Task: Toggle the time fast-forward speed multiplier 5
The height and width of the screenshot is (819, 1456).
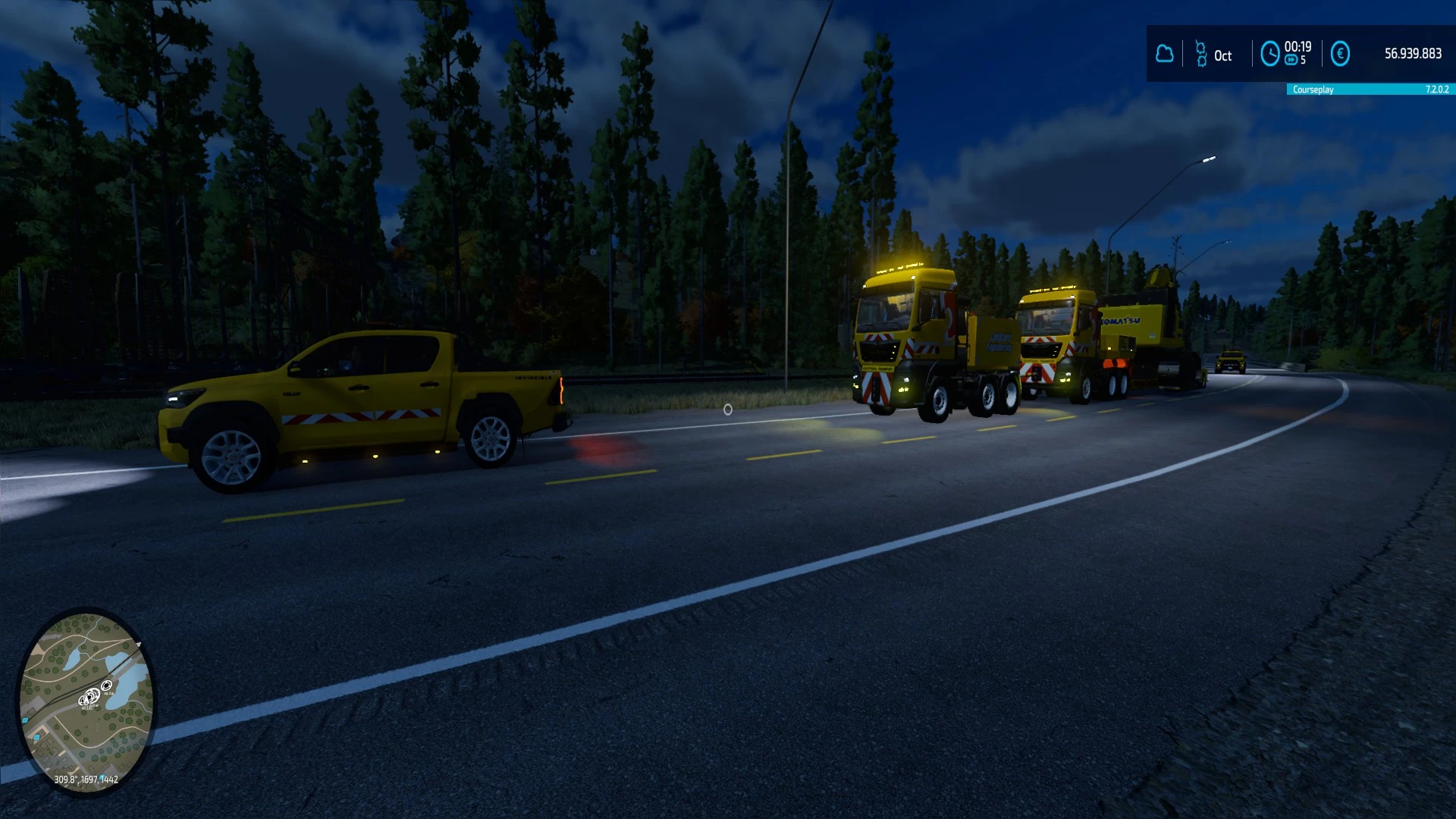Action: 1304,60
